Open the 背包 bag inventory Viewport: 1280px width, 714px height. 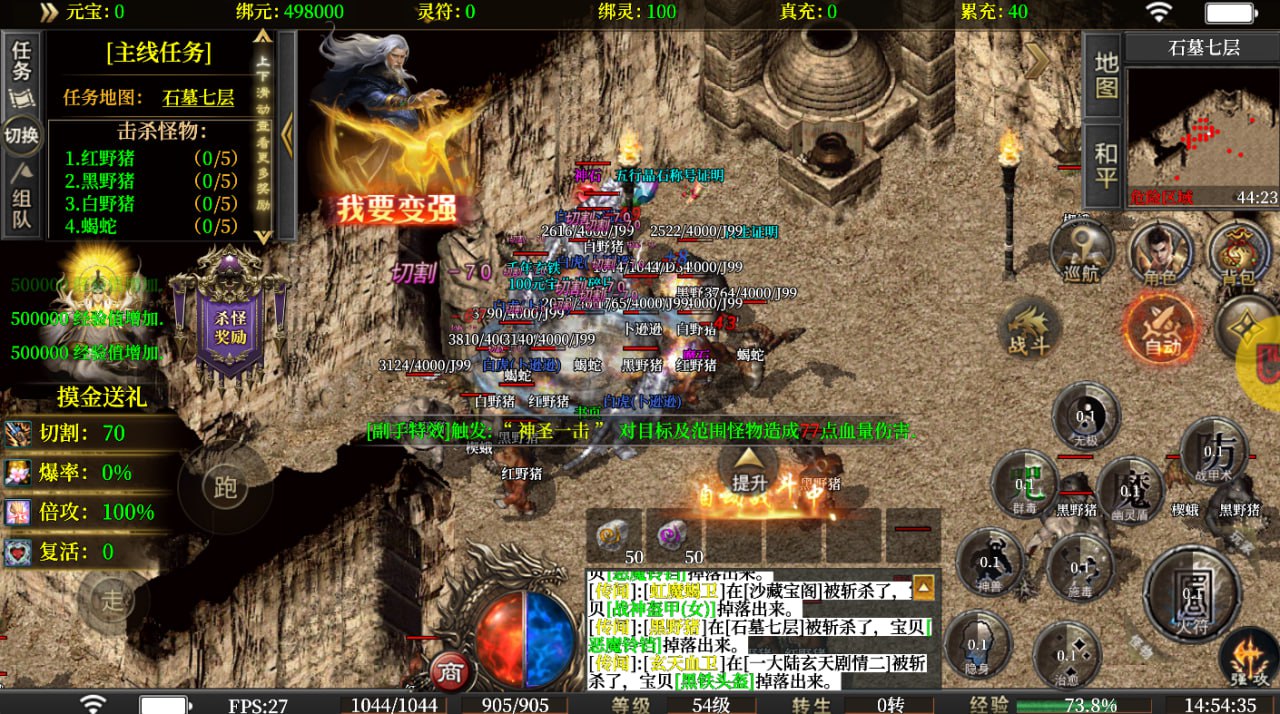[x=1238, y=254]
